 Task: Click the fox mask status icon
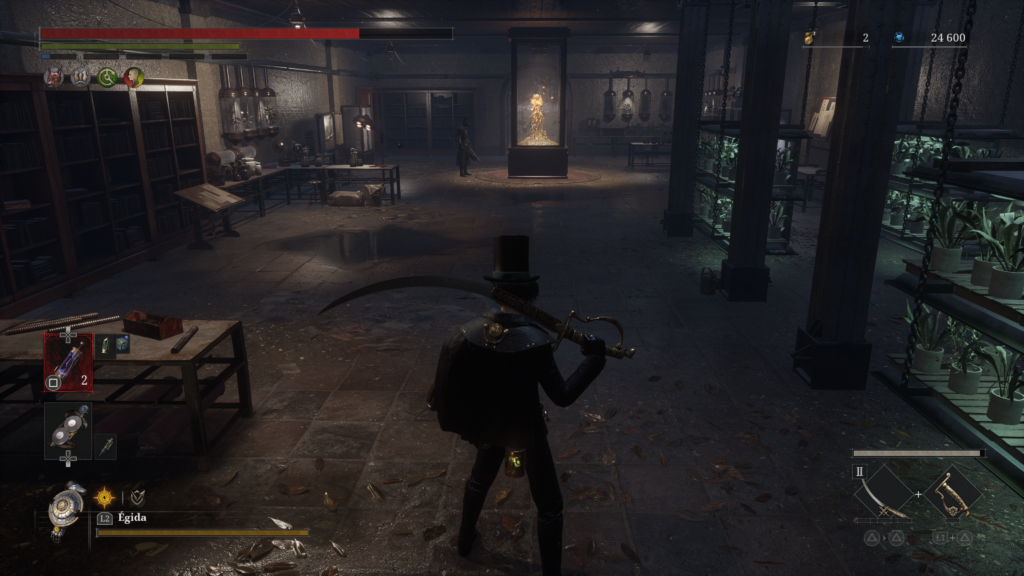tap(53, 77)
